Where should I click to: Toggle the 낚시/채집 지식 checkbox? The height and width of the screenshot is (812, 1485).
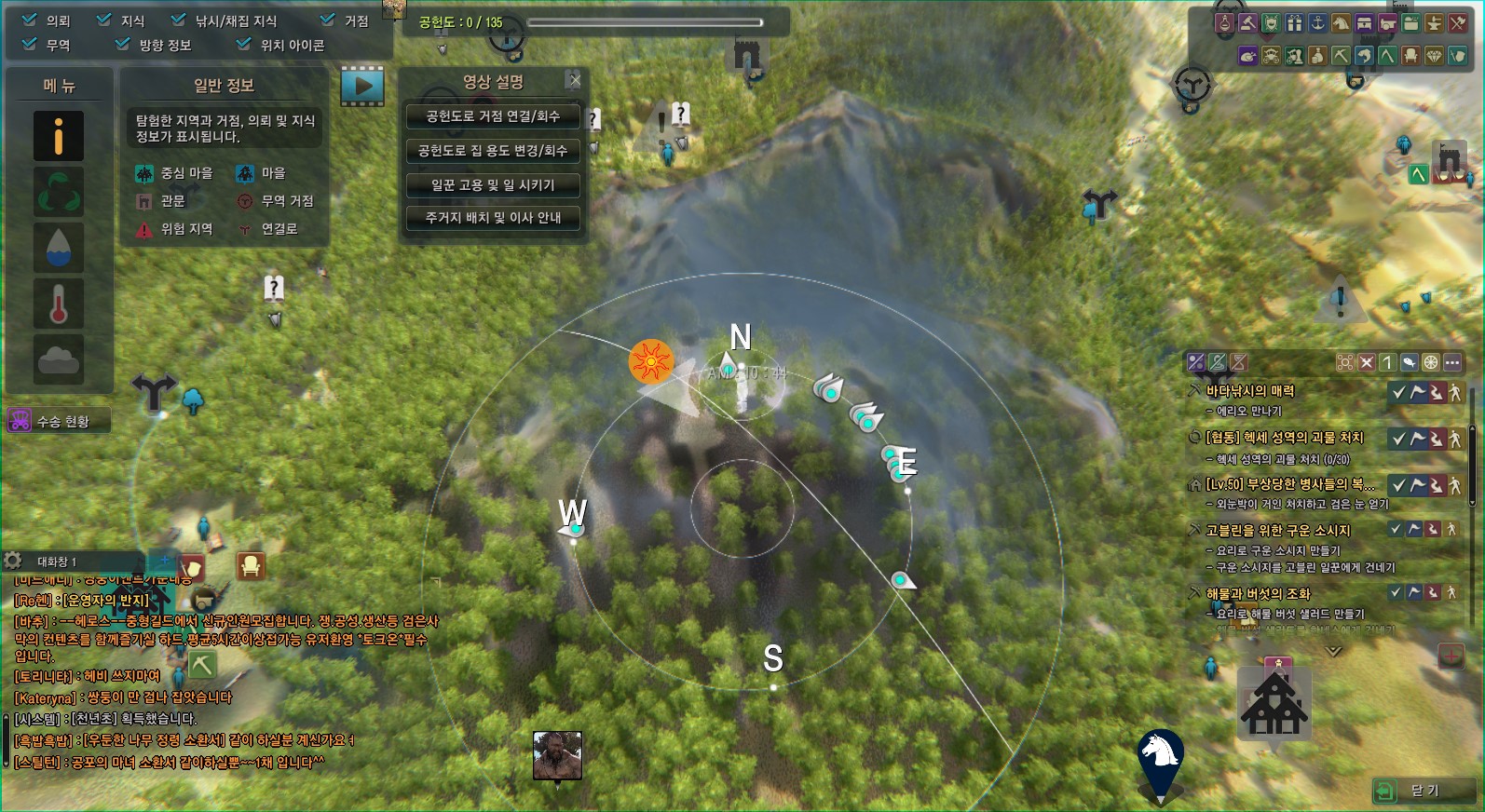click(x=179, y=20)
